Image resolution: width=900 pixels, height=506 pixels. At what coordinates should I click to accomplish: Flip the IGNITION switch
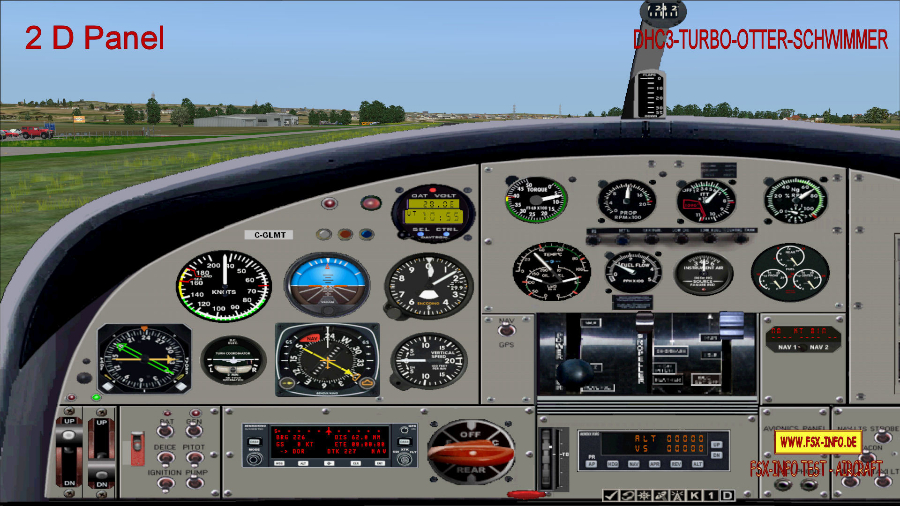coord(164,481)
